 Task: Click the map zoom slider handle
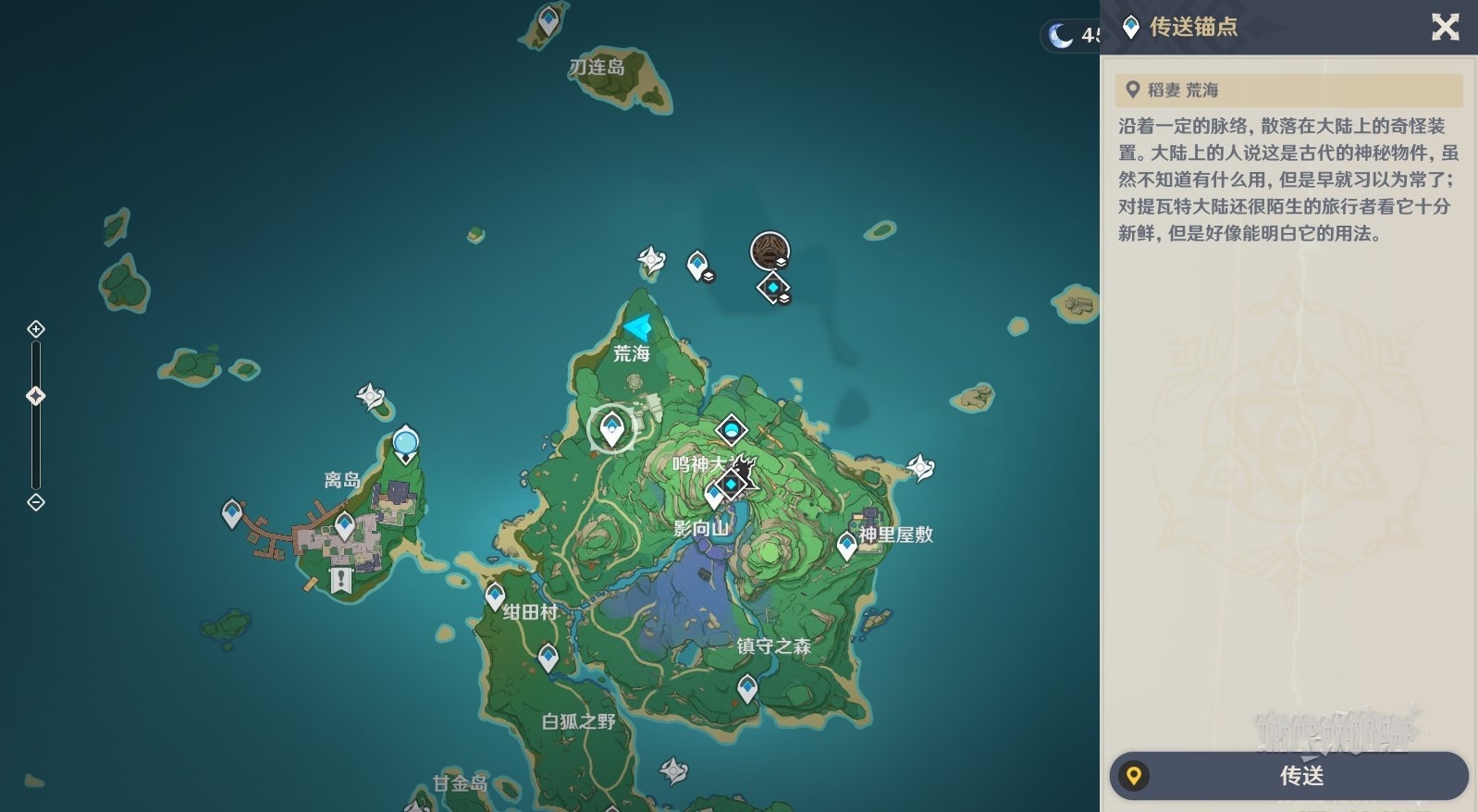pyautogui.click(x=36, y=396)
